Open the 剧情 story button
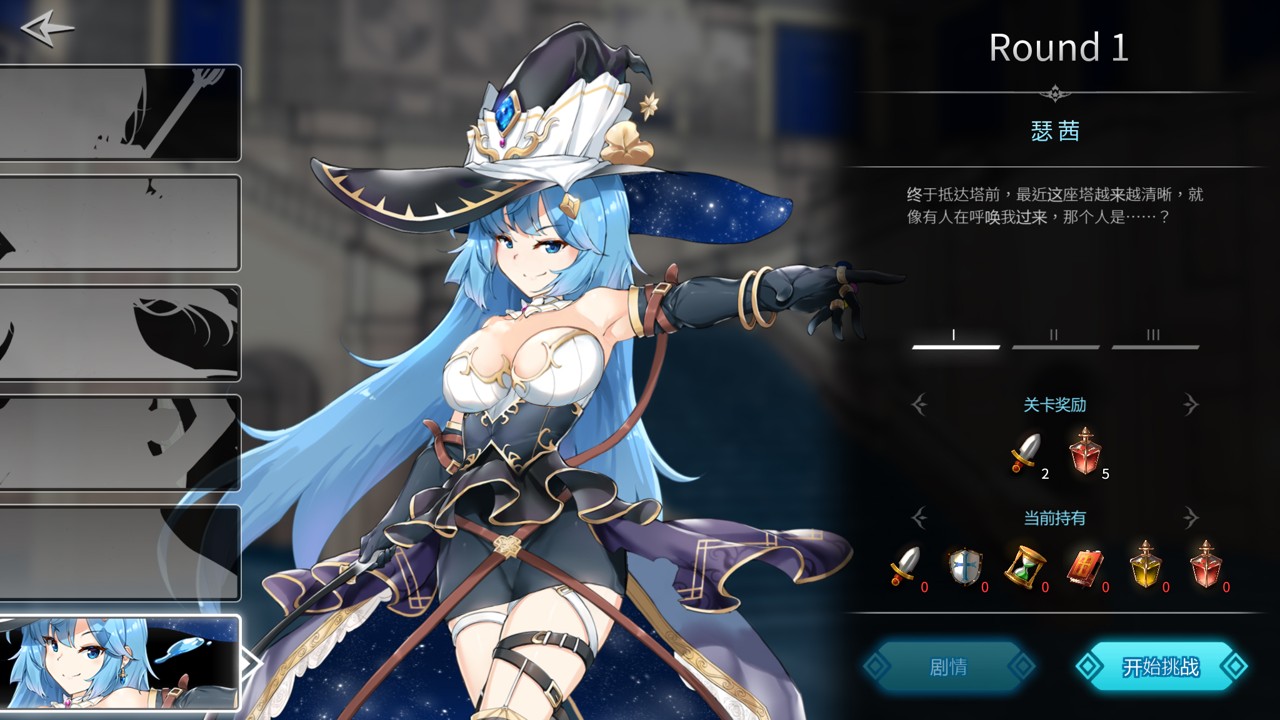 pyautogui.click(x=948, y=667)
